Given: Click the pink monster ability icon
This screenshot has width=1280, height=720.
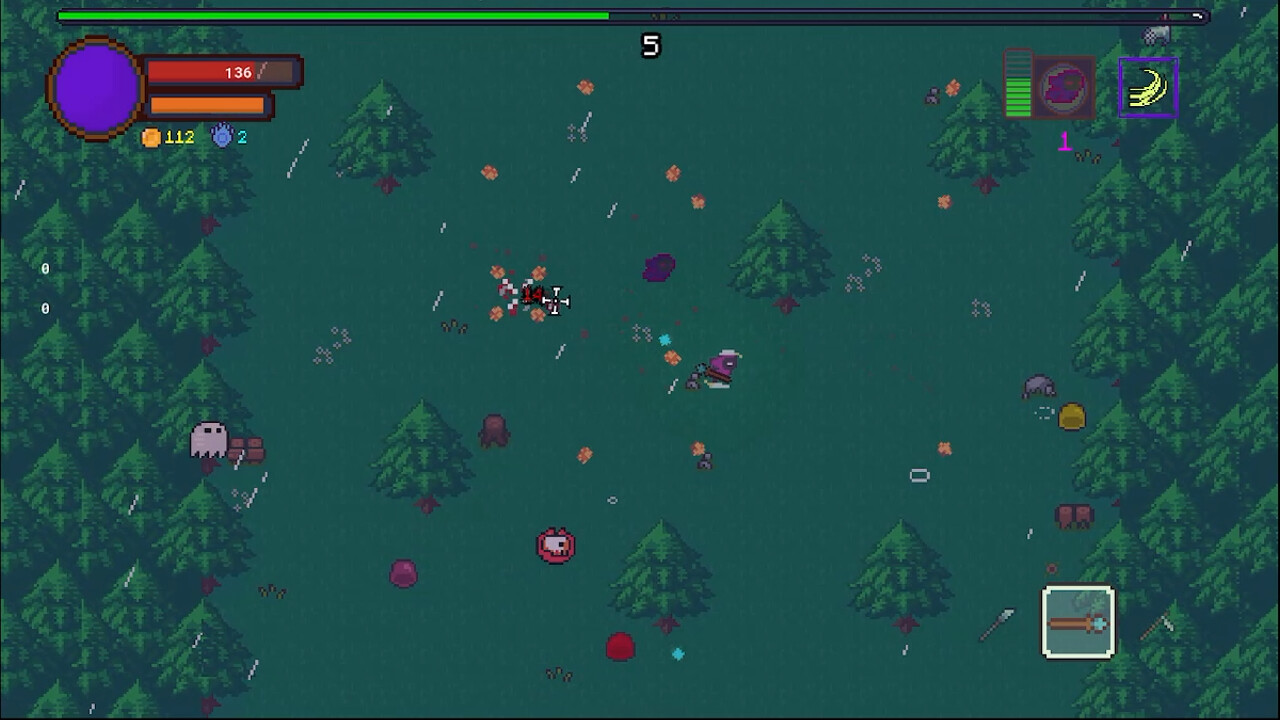Looking at the screenshot, I should tap(1062, 87).
